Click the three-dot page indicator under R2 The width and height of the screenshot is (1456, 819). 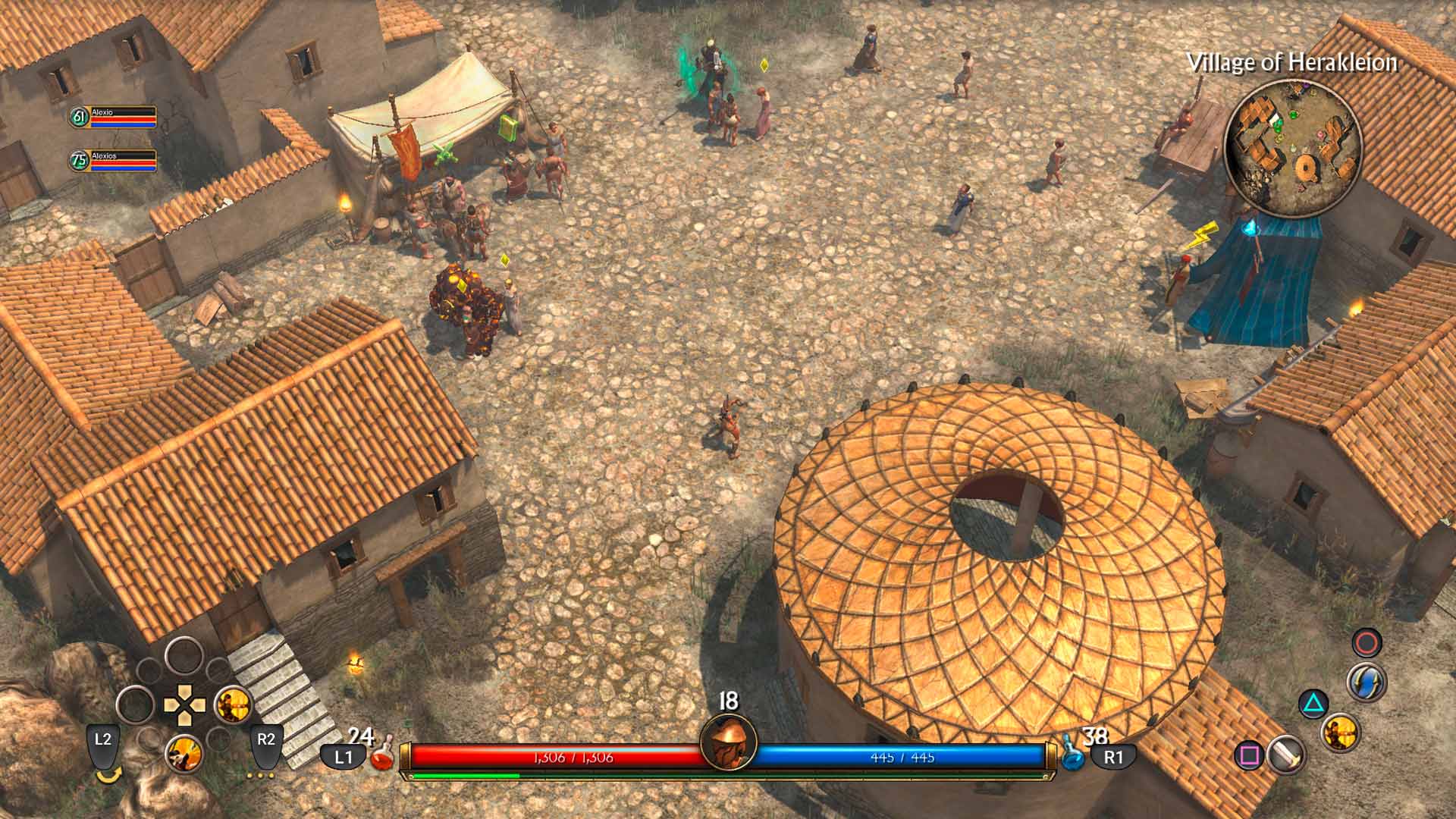pos(261,775)
